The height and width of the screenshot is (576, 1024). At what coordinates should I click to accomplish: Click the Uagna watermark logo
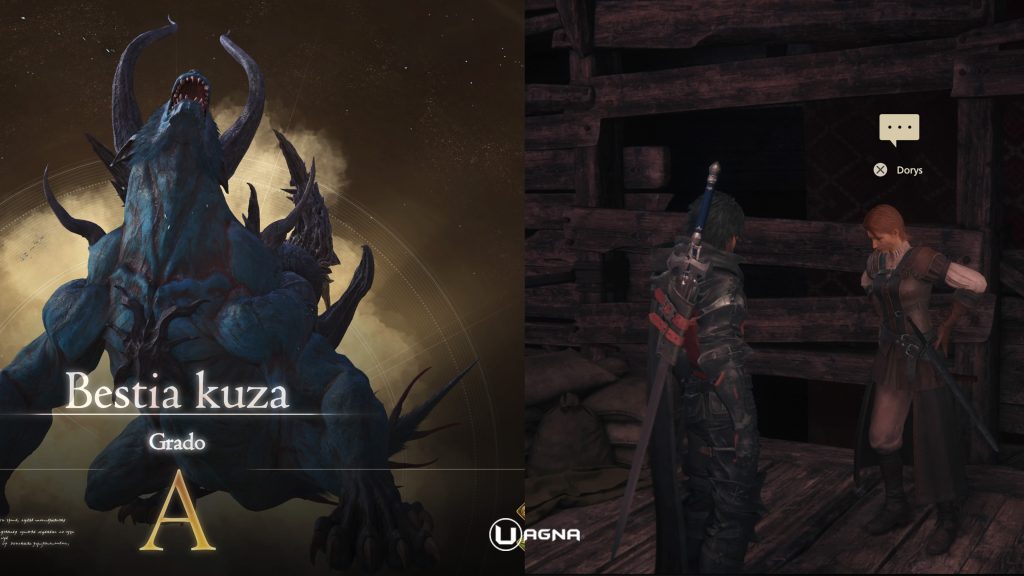click(x=534, y=534)
